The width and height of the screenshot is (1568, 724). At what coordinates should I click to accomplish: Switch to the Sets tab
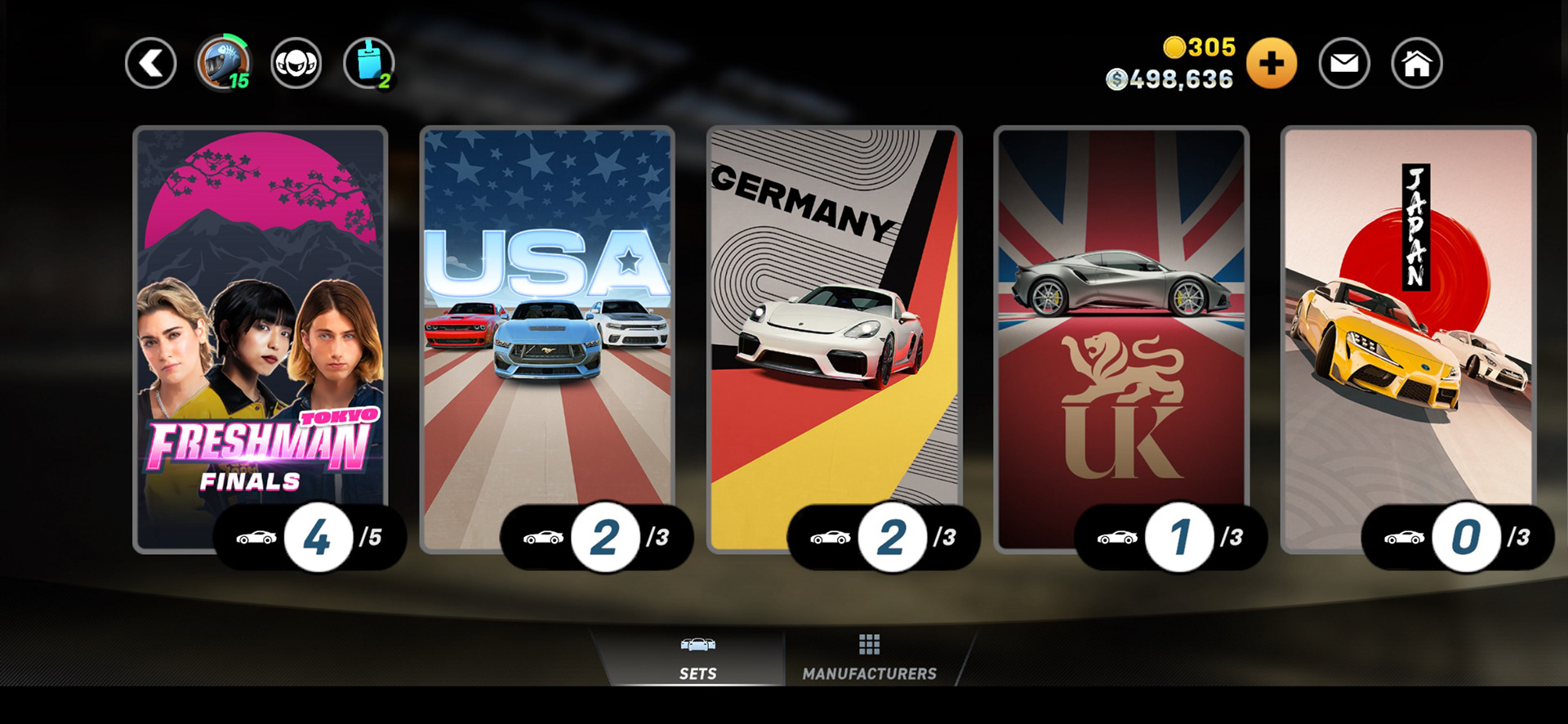click(x=697, y=659)
